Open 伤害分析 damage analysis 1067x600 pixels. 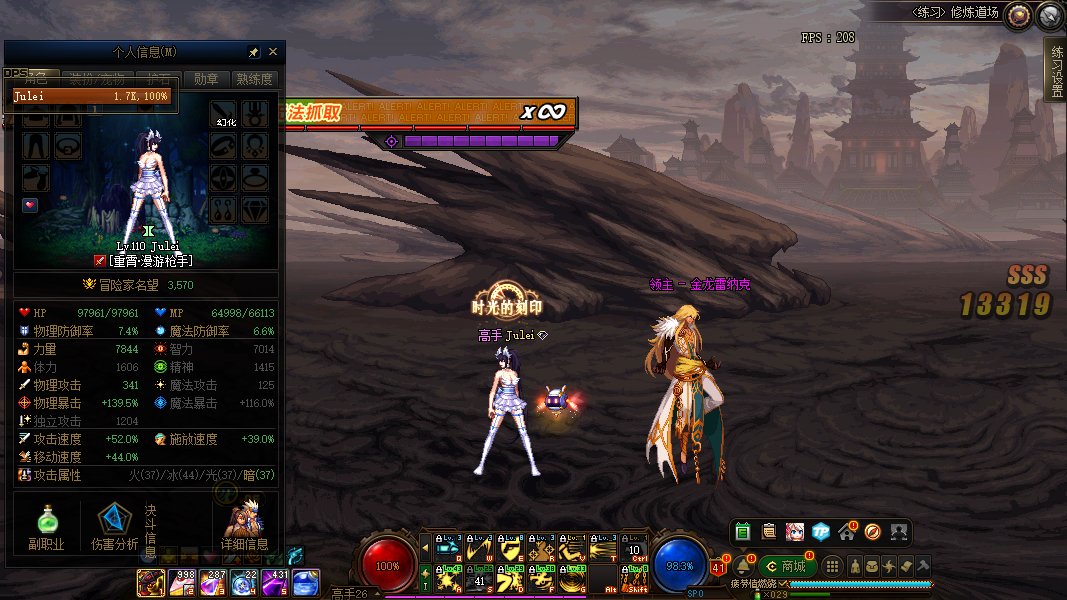[x=114, y=526]
